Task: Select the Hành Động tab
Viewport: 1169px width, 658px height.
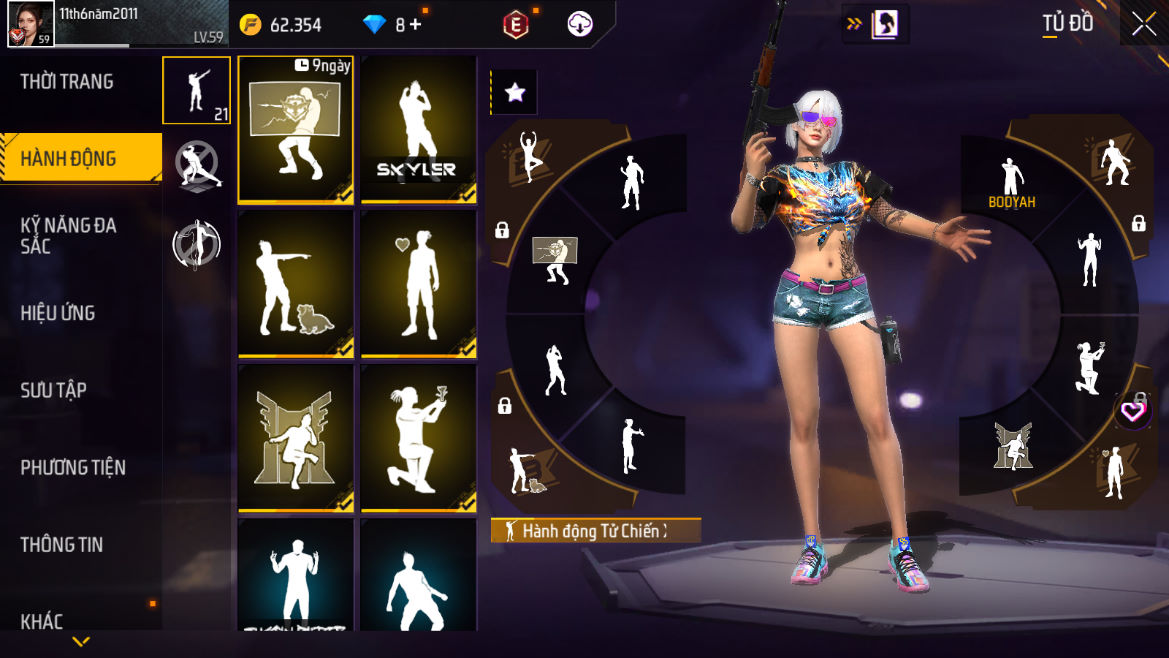Action: (x=68, y=159)
